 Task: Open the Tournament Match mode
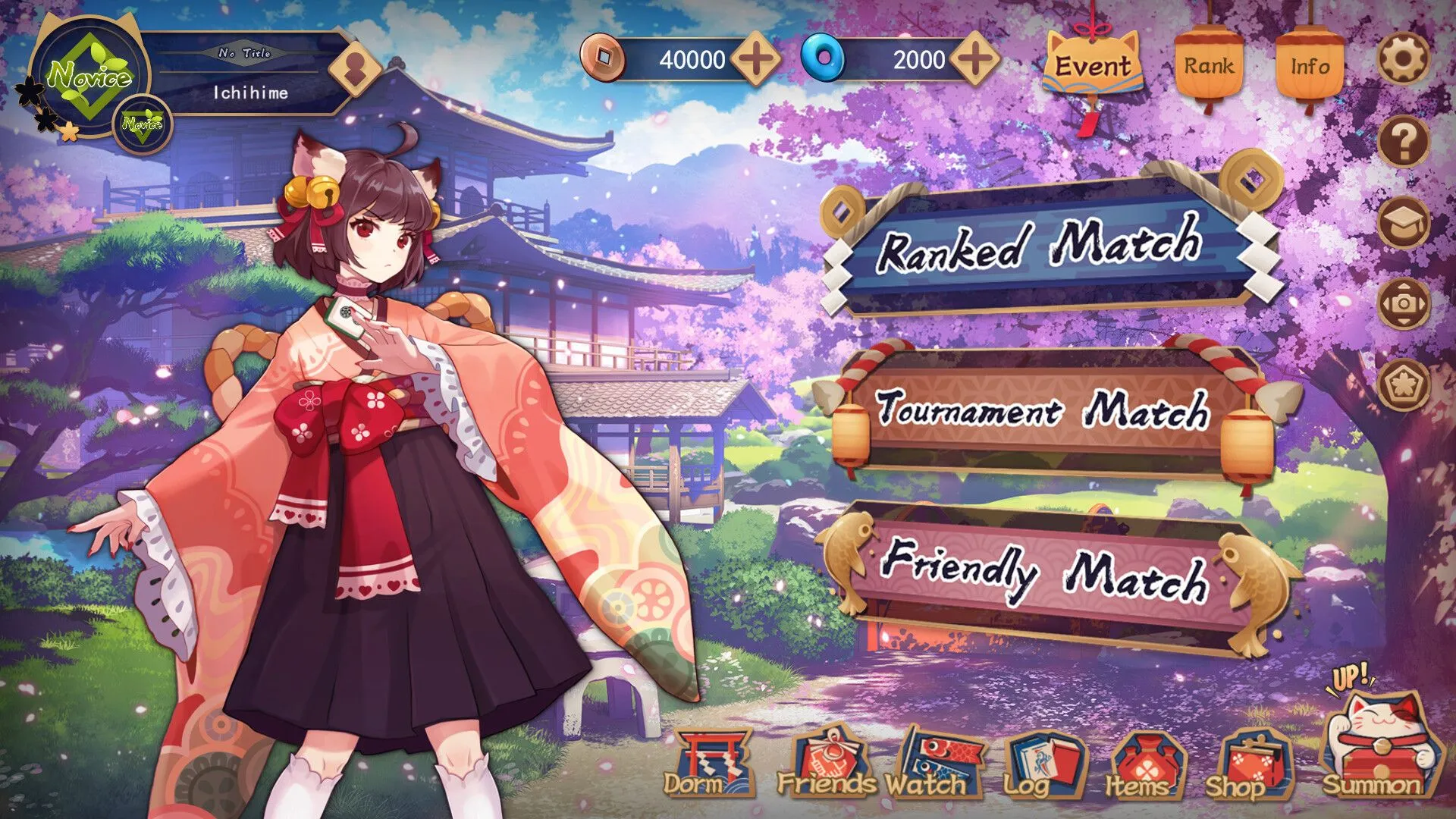click(x=1043, y=411)
